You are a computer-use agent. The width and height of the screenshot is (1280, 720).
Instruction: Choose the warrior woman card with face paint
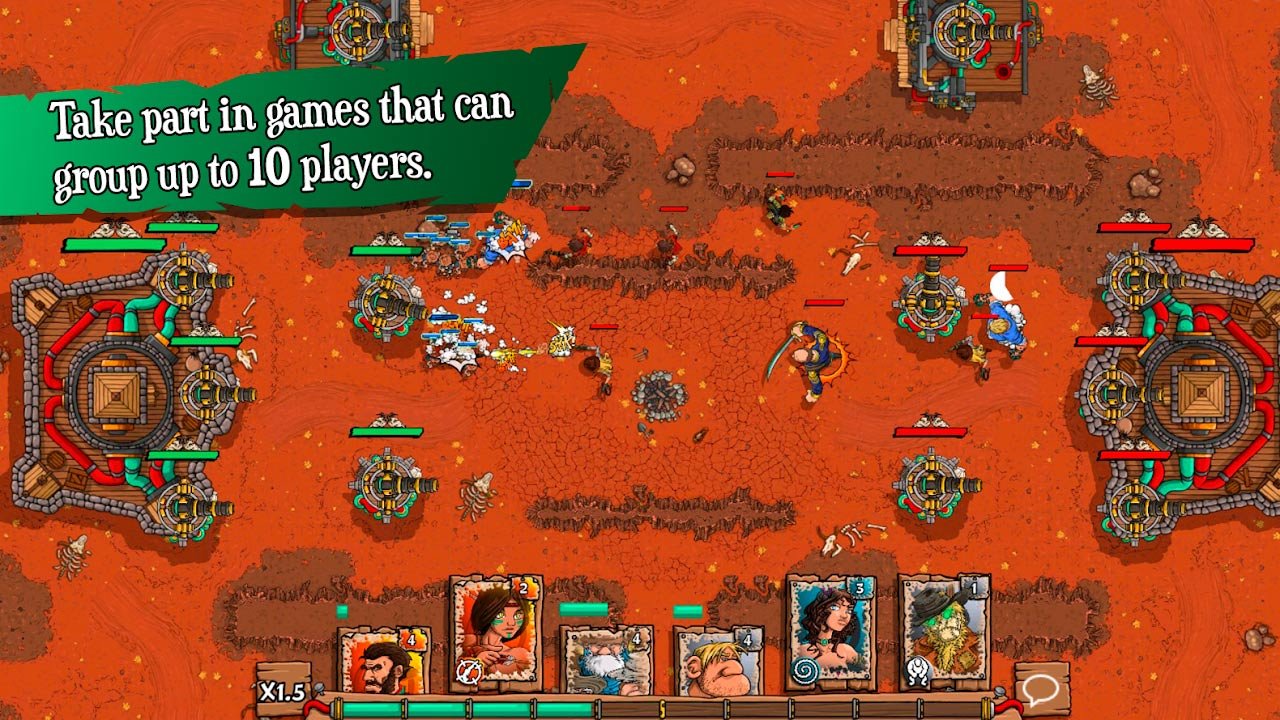[x=496, y=630]
